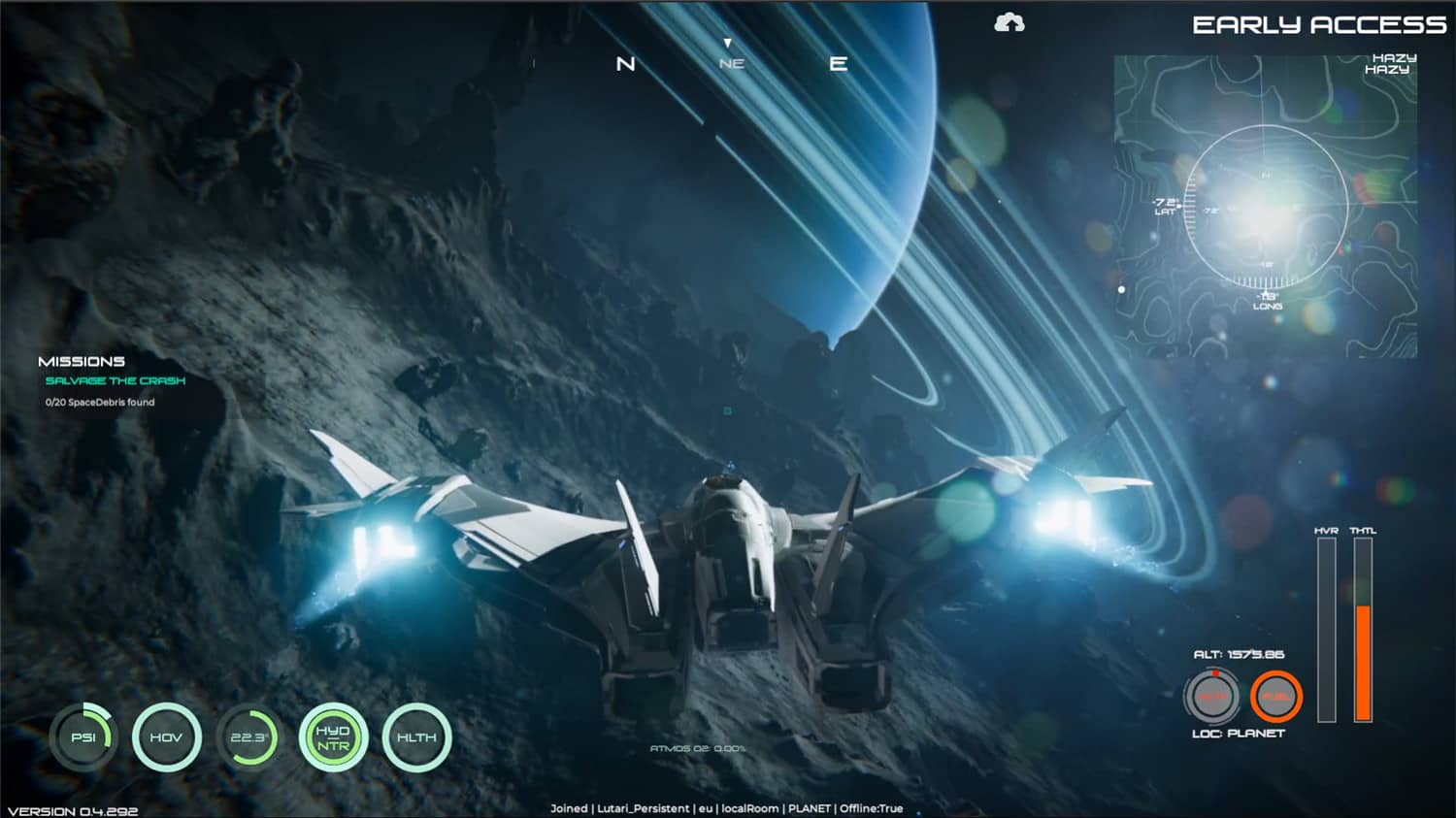Select the highlighted HYD/NTR gauge
Screen dimensions: 1456x818
pos(335,737)
